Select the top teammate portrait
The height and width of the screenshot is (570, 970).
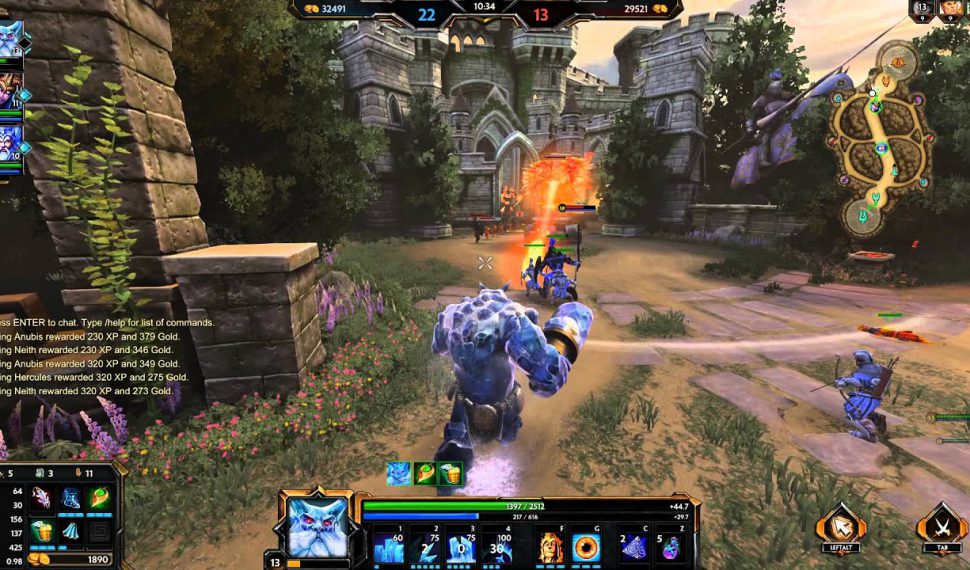pyautogui.click(x=10, y=40)
